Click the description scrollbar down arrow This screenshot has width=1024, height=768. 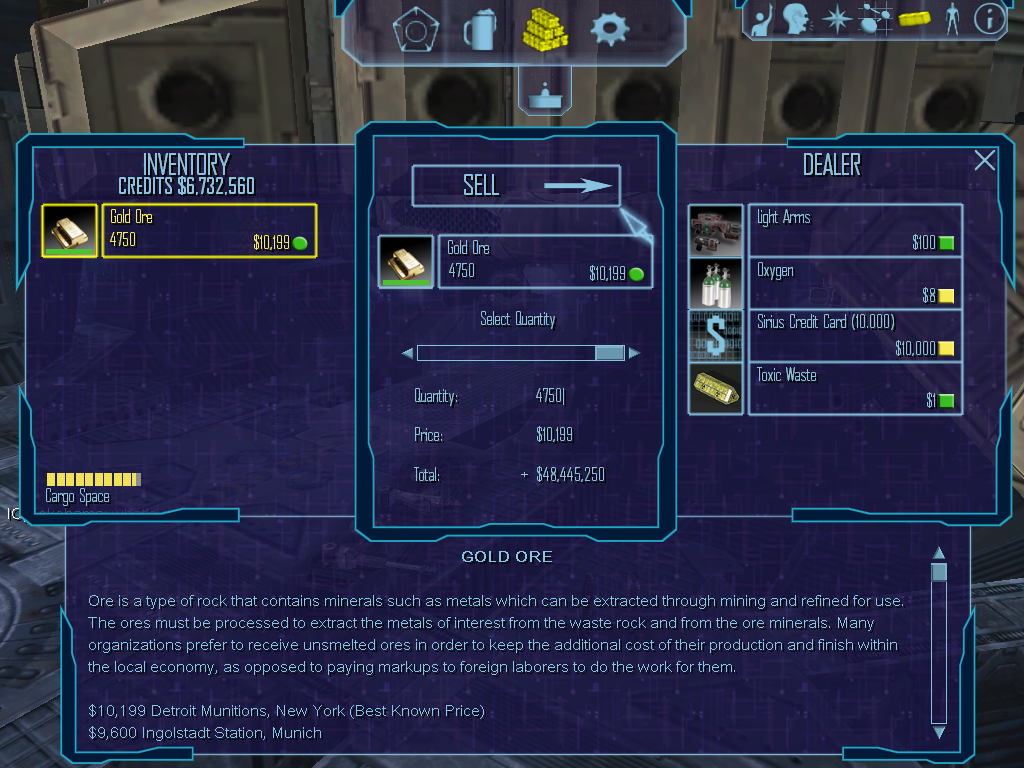tap(938, 732)
